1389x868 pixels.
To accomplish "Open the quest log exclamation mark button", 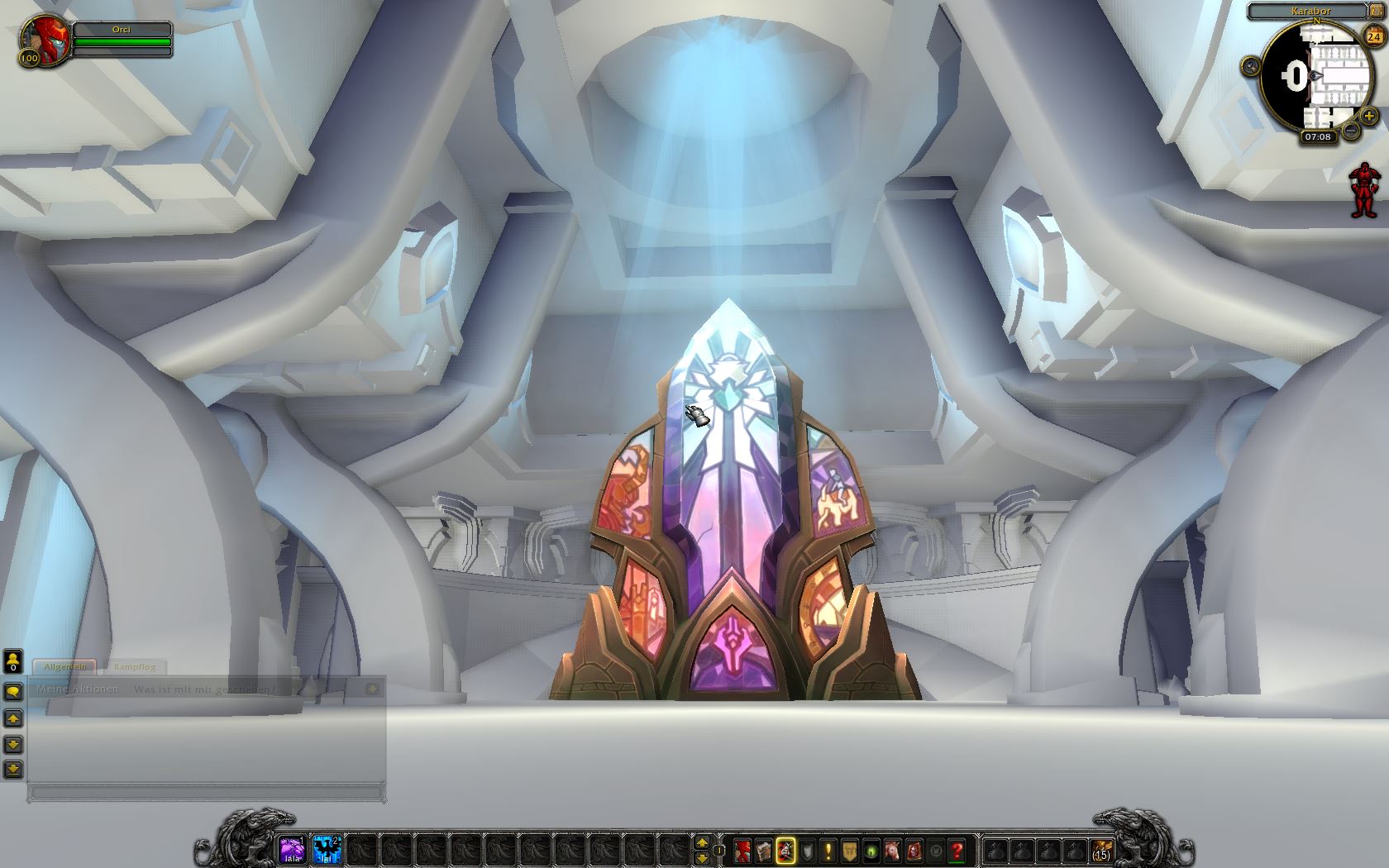I will click(x=828, y=850).
